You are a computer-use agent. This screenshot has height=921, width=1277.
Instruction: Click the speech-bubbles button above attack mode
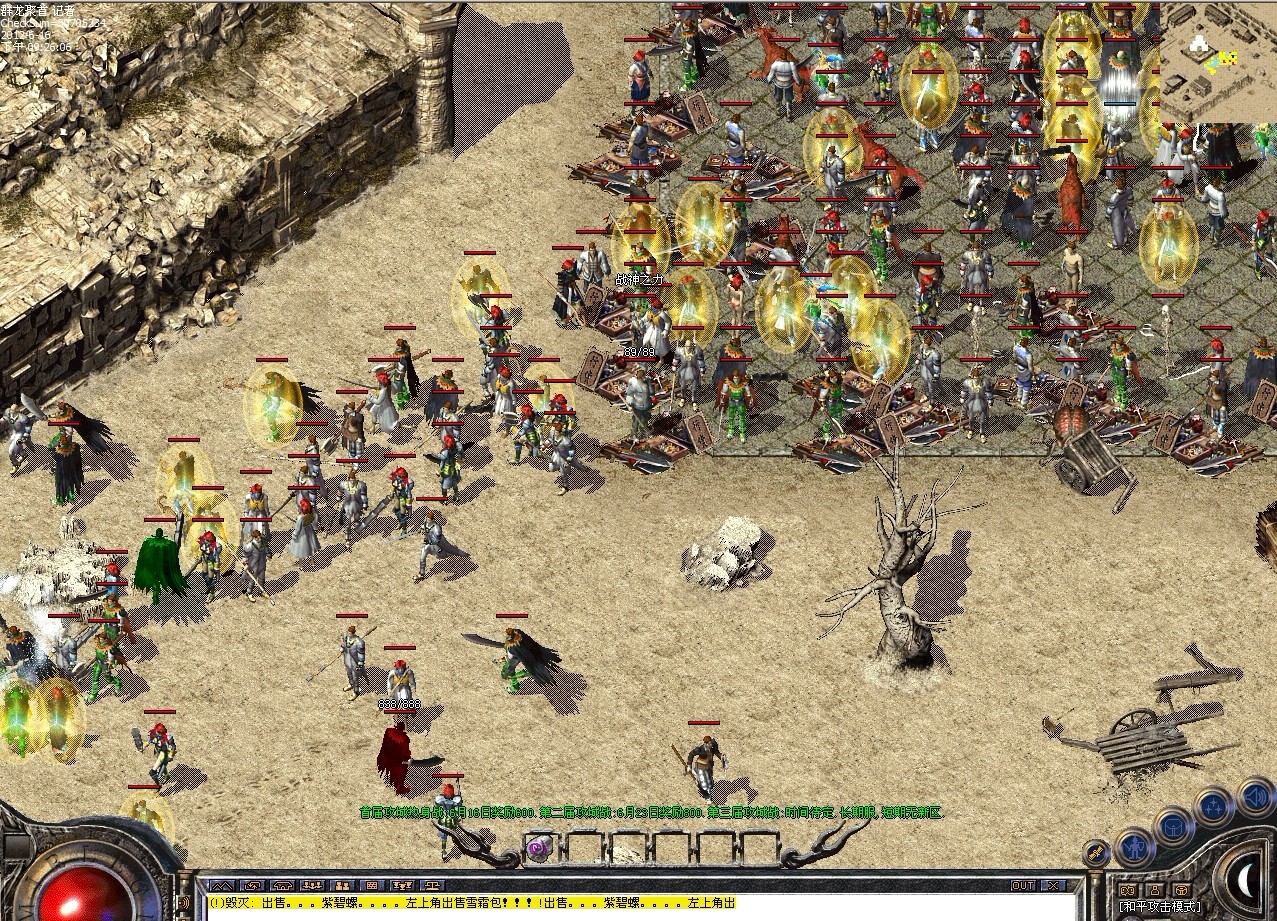[x=1128, y=890]
